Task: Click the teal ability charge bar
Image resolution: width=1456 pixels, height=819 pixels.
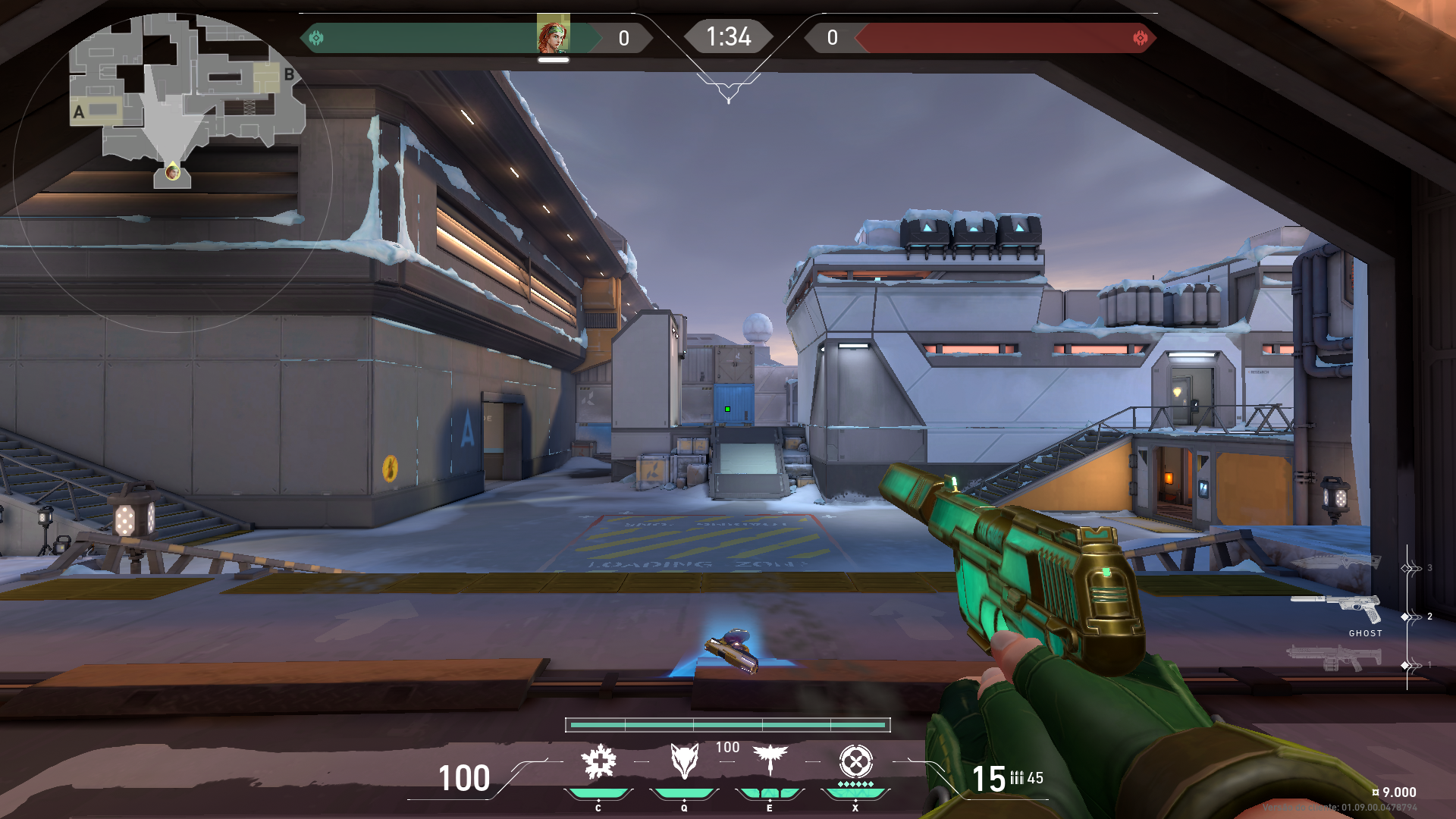Action: [x=728, y=726]
